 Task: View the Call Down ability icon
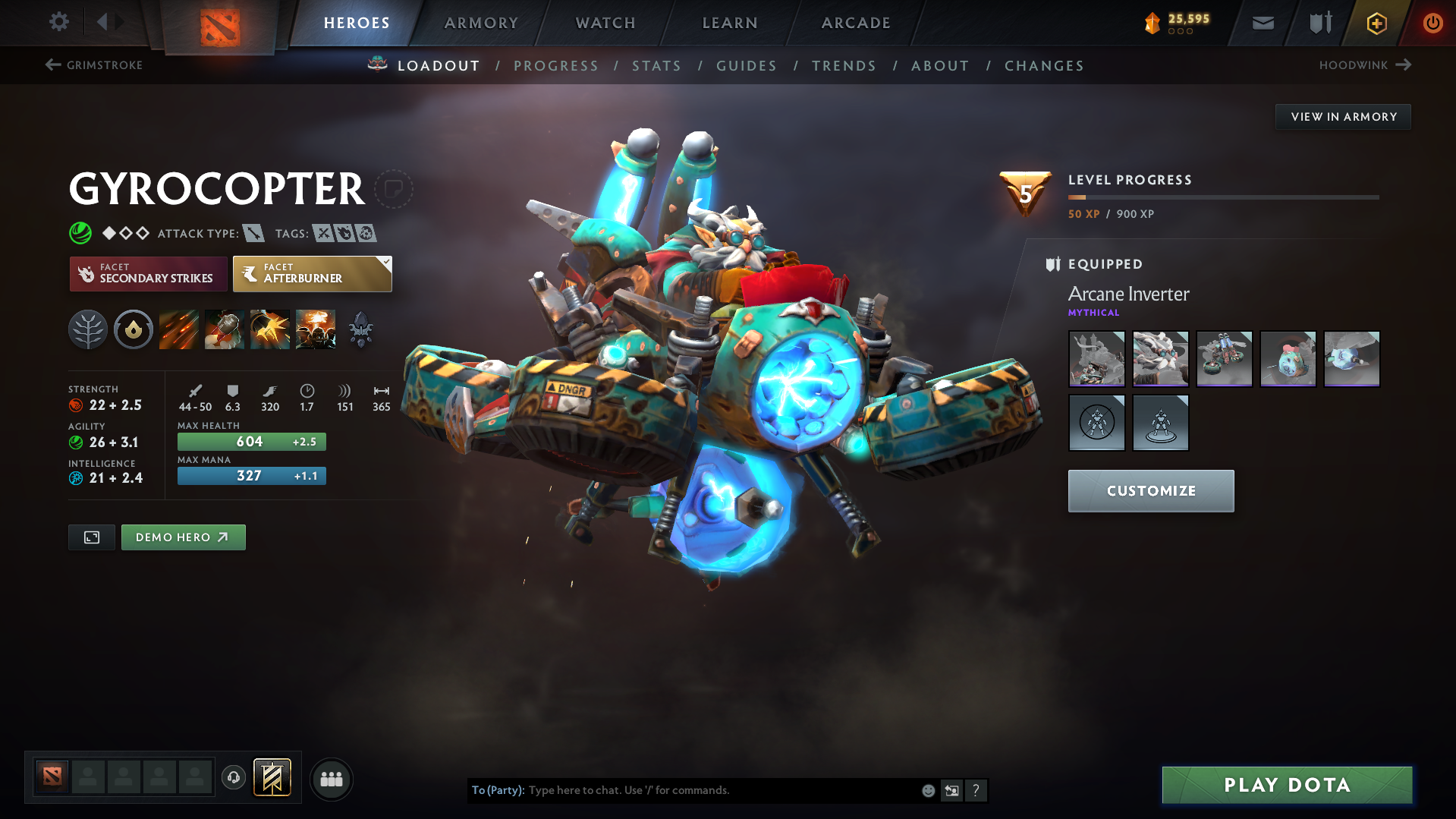coord(315,329)
